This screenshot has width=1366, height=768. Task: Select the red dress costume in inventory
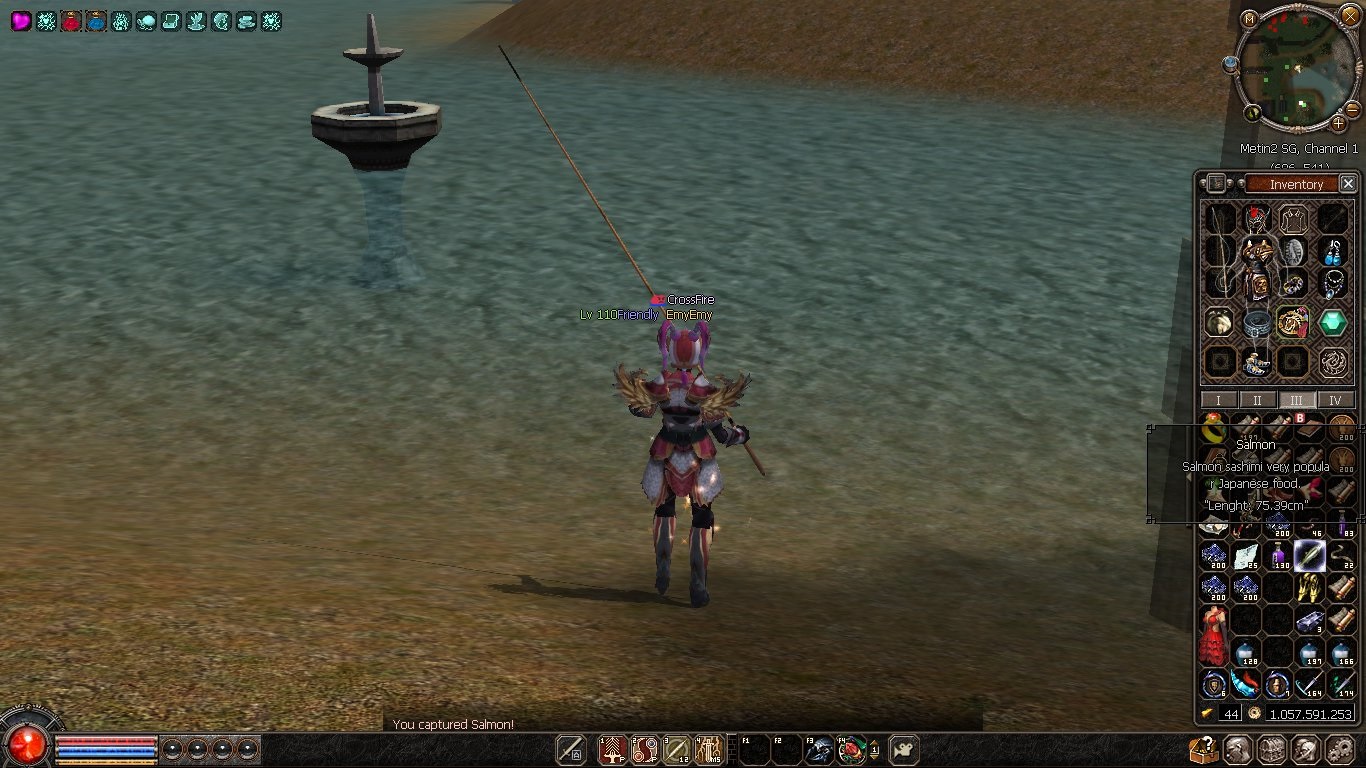point(1214,636)
